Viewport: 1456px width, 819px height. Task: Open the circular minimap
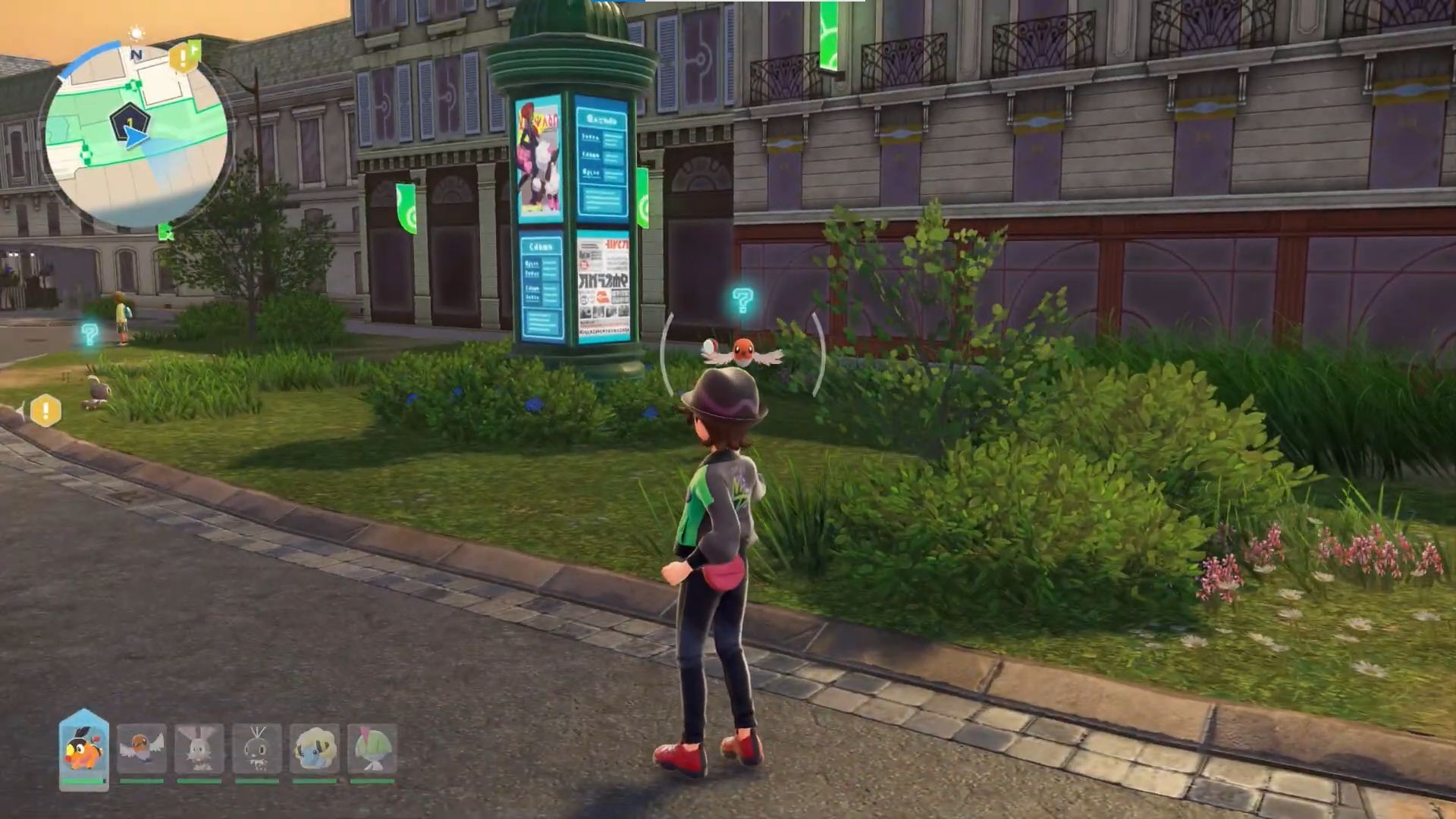point(135,136)
